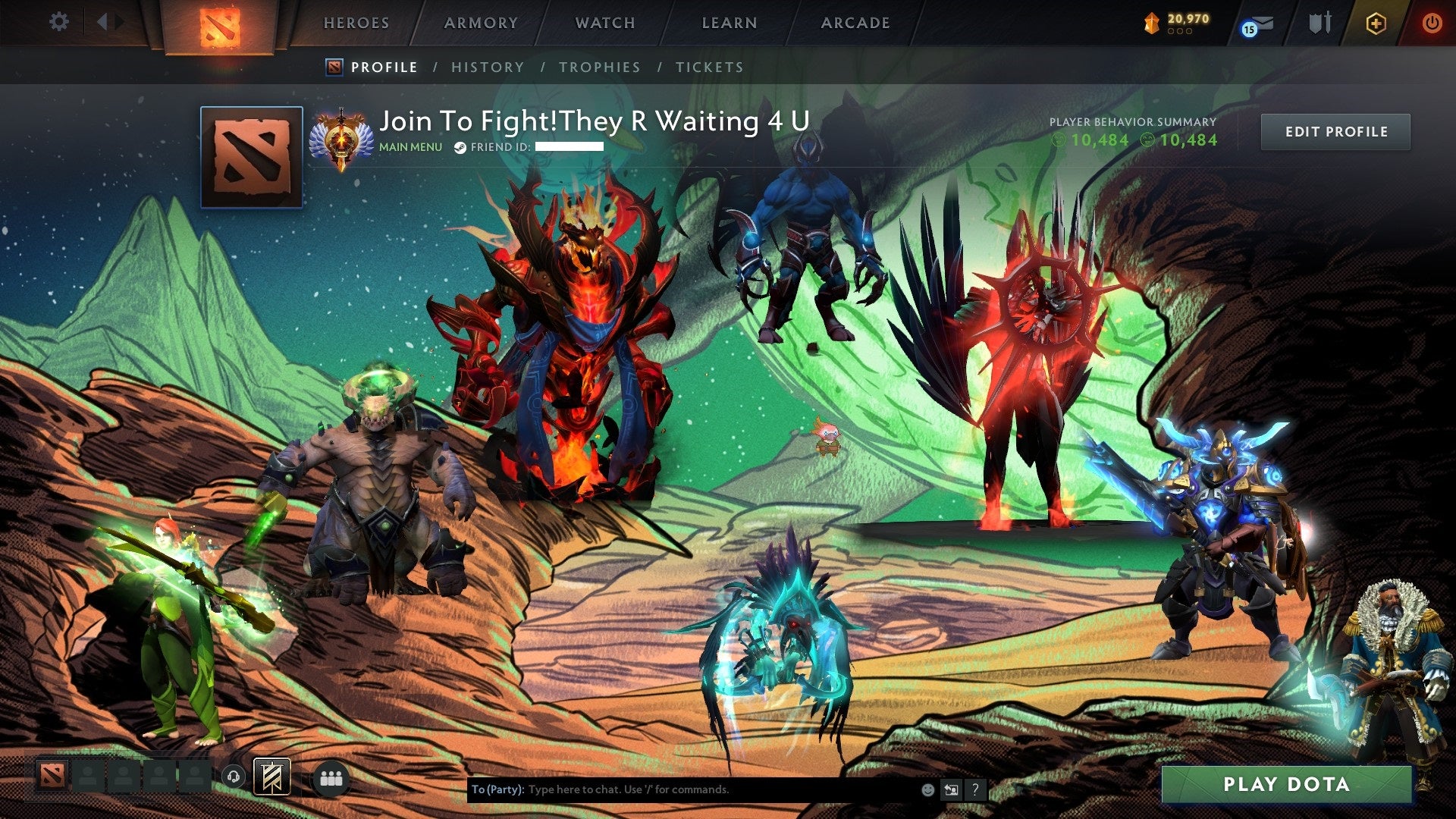Open the Watch menu
This screenshot has height=819, width=1456.
point(603,23)
